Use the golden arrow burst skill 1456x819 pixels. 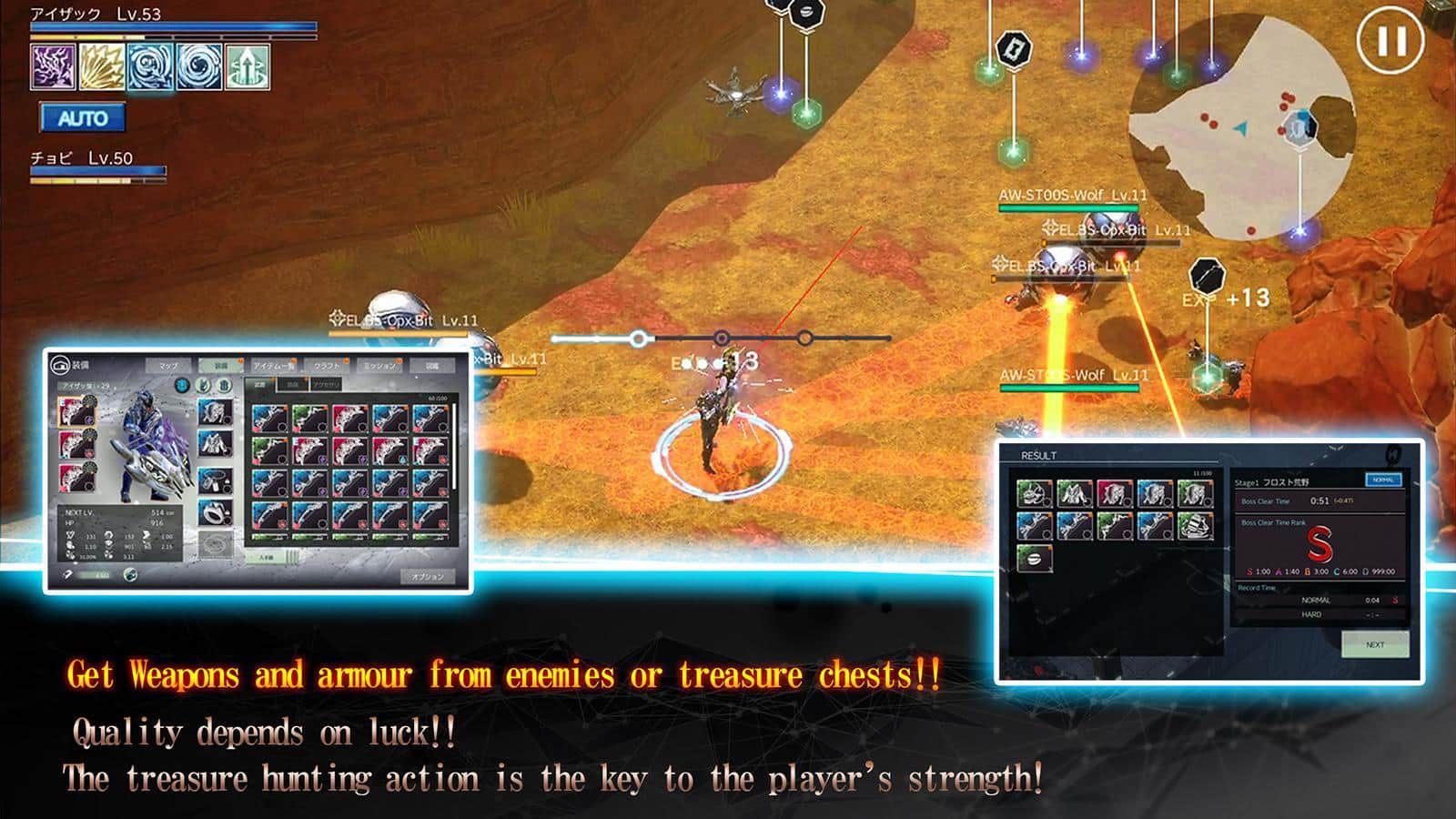(102, 66)
